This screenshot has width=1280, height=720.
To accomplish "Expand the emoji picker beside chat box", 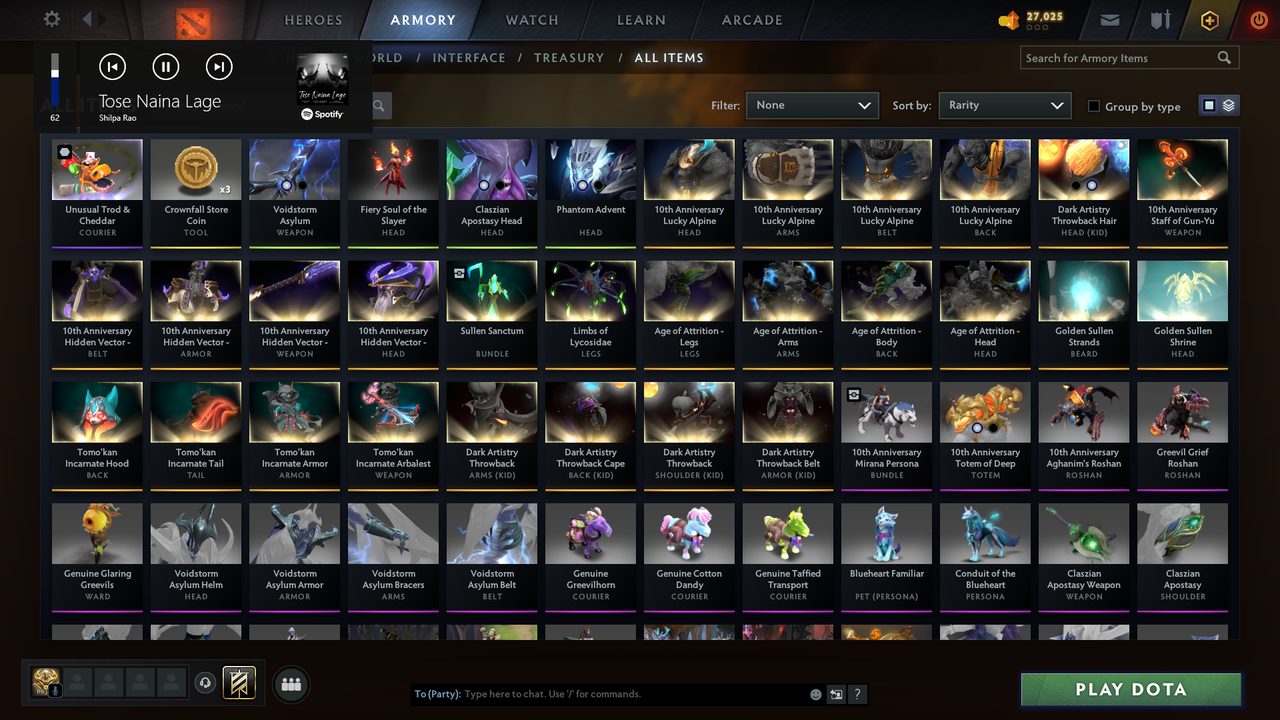I will tap(815, 693).
